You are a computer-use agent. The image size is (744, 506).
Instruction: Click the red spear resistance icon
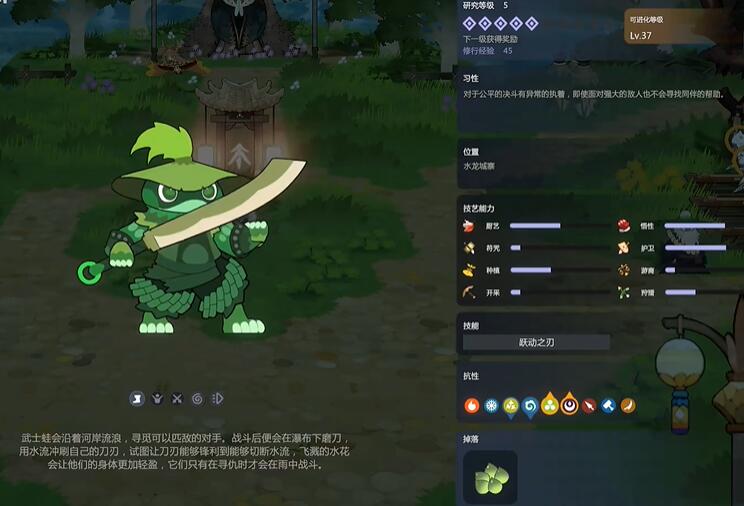pos(588,405)
